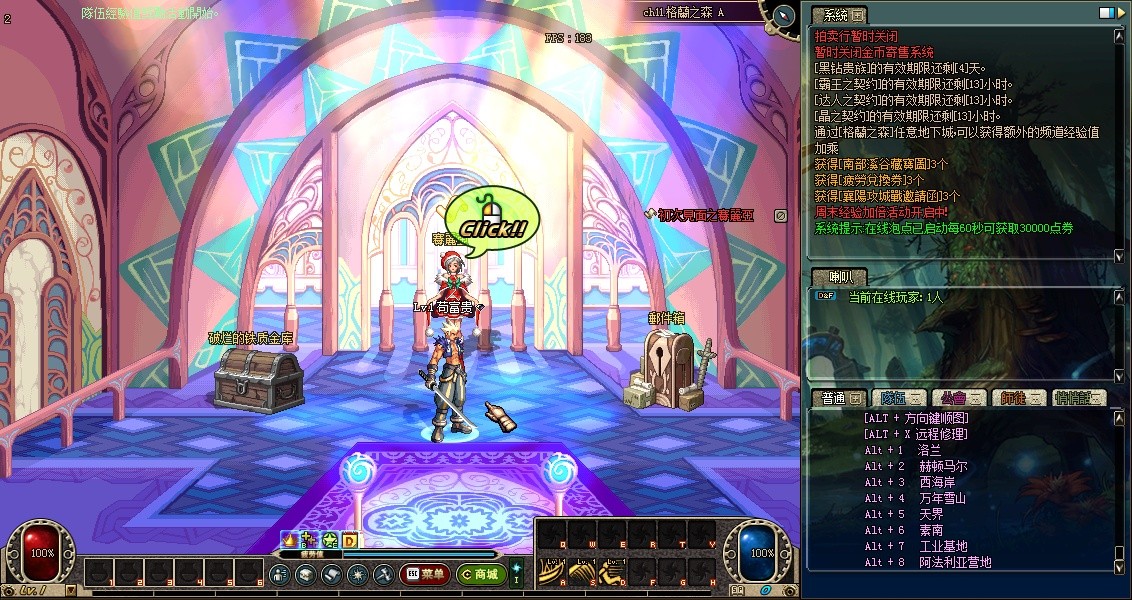Open the 菜单 (ESC) menu
This screenshot has width=1132, height=600.
(x=424, y=574)
